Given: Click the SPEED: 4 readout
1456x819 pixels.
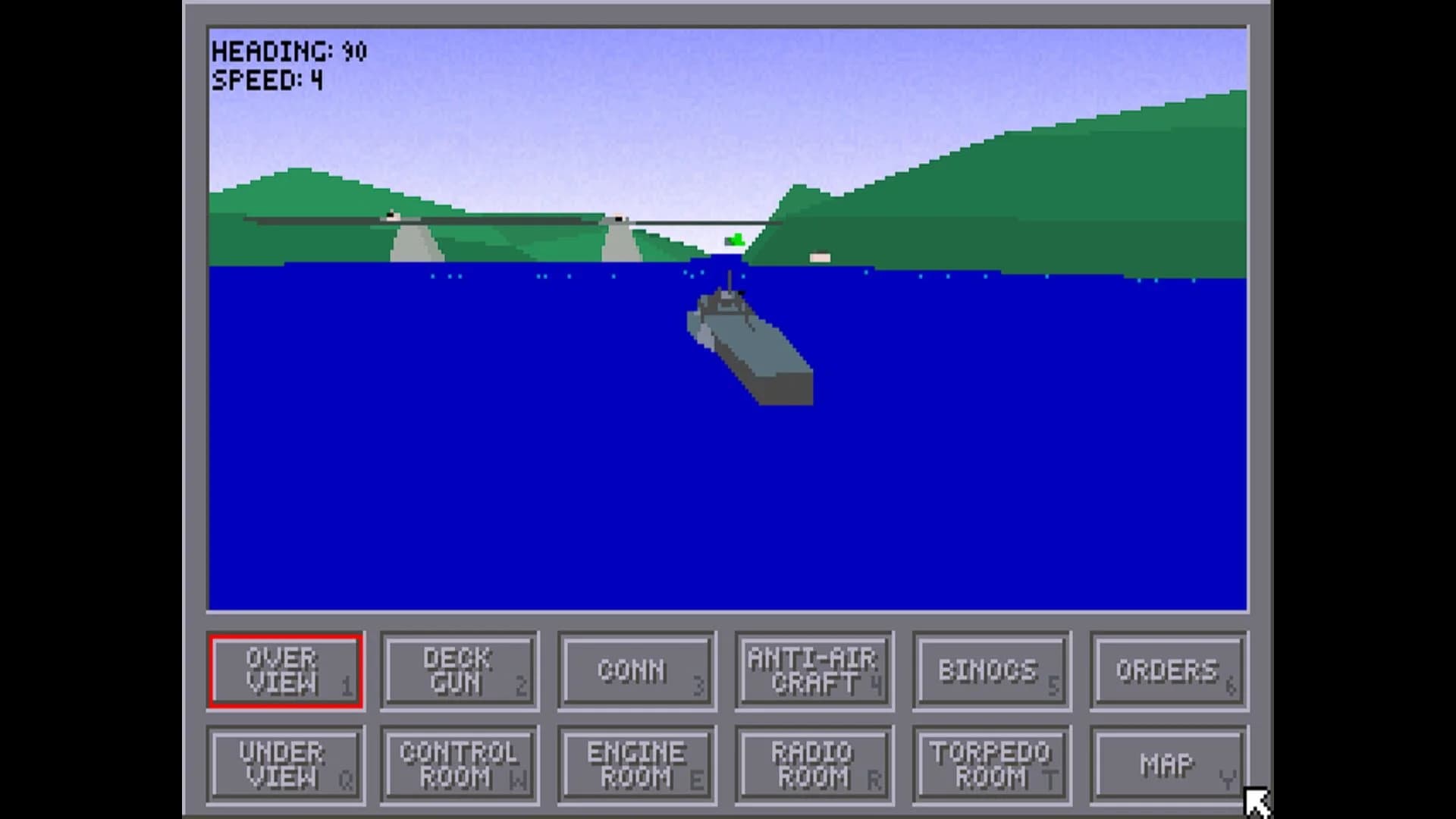Looking at the screenshot, I should 265,78.
